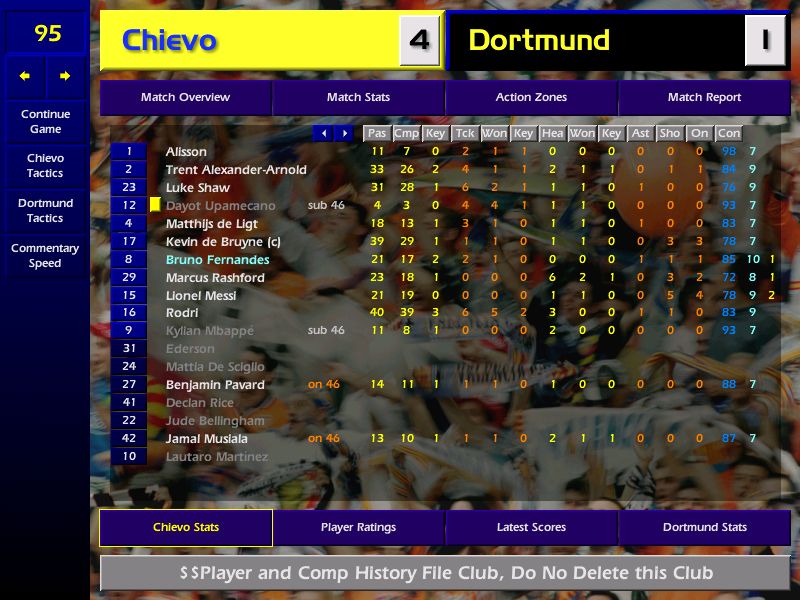
Task: Open Latest Scores
Action: tap(531, 527)
